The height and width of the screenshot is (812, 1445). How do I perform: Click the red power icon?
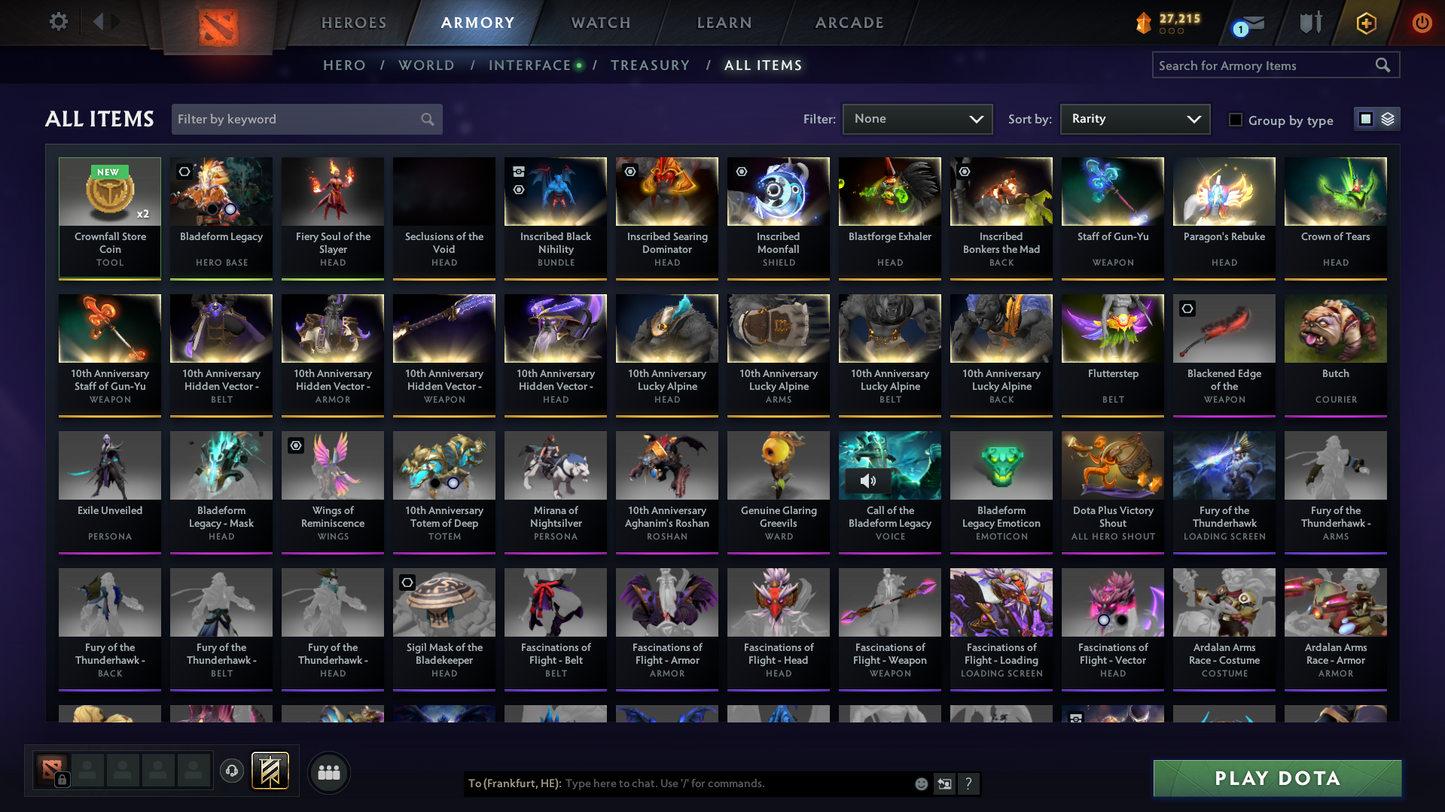pos(1421,21)
